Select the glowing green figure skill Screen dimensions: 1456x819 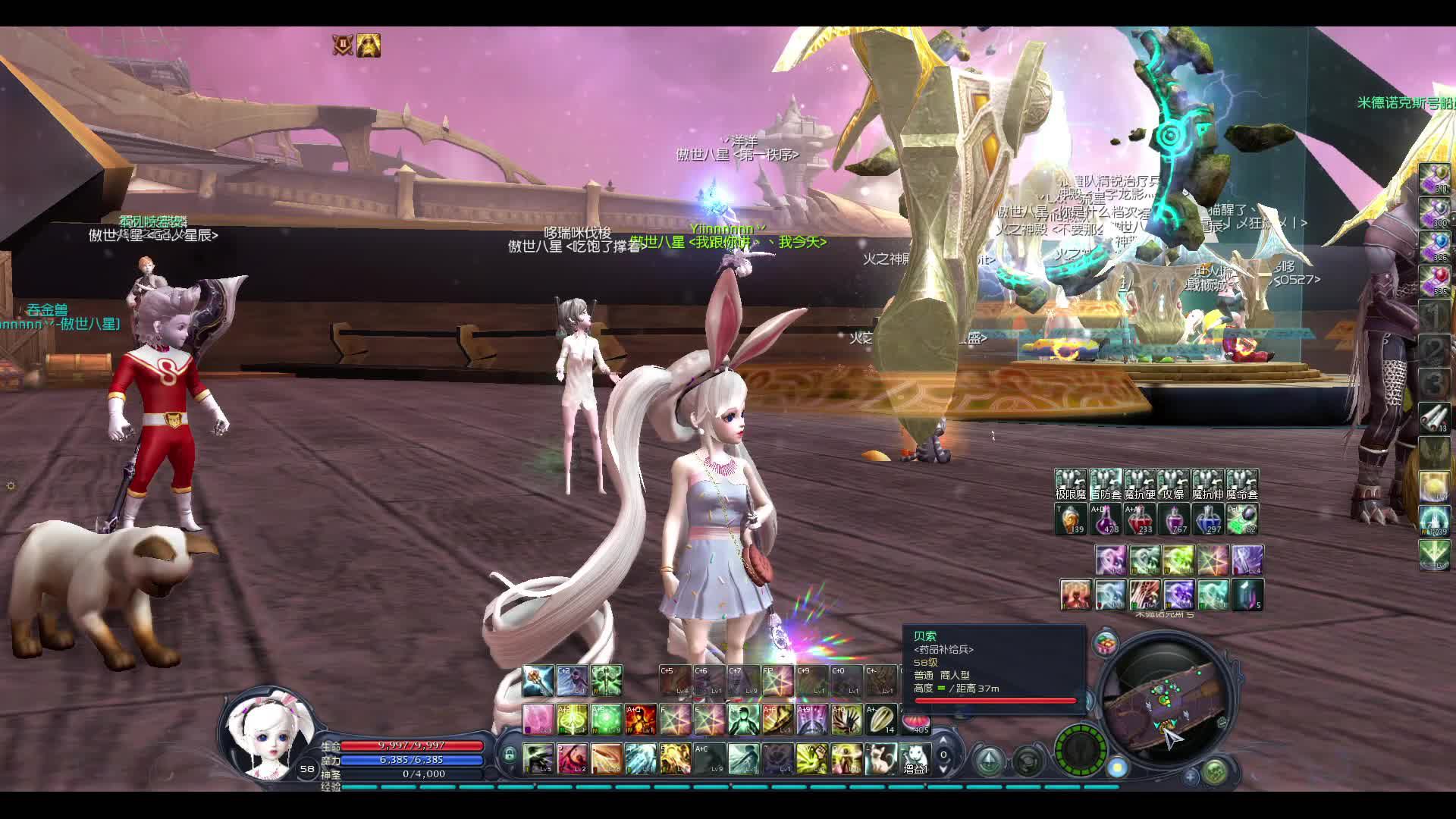(x=743, y=719)
